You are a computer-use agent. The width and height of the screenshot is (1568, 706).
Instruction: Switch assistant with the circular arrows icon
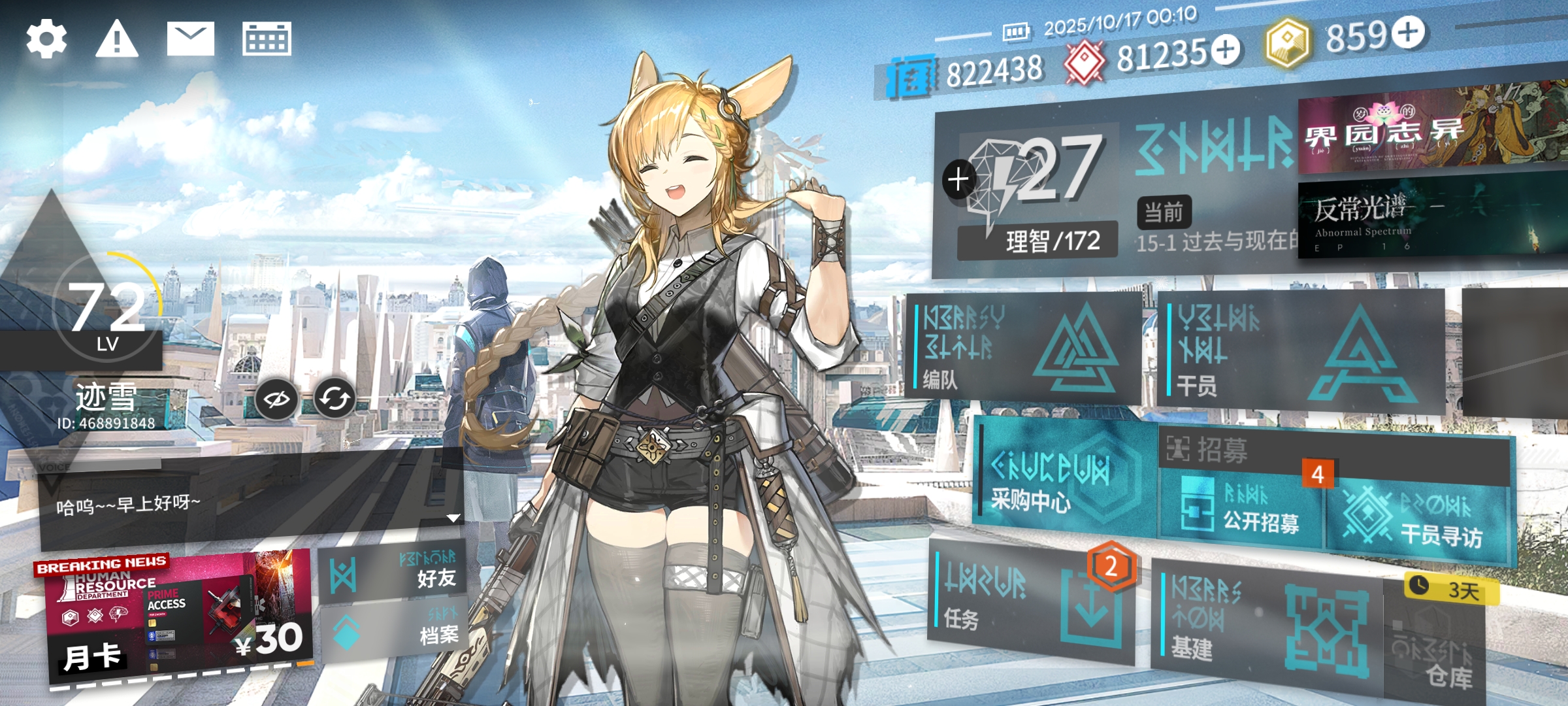pyautogui.click(x=335, y=398)
